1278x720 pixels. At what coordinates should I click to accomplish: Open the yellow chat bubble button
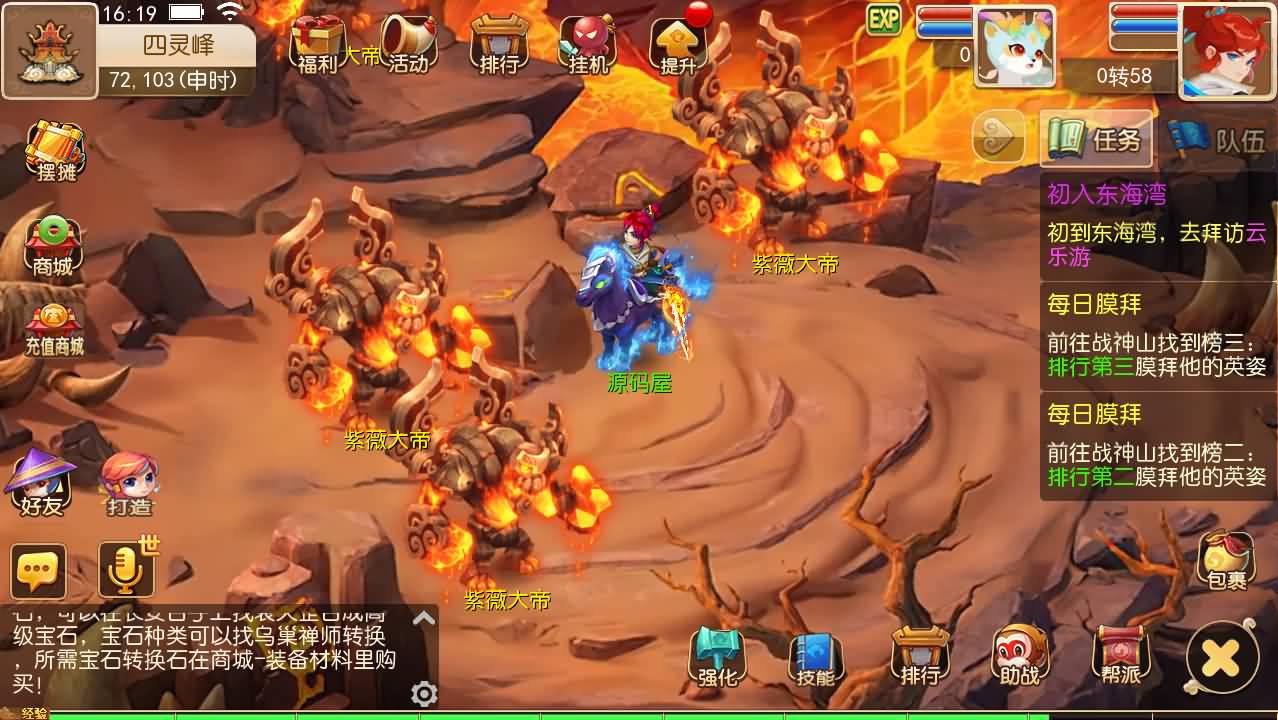coord(39,571)
